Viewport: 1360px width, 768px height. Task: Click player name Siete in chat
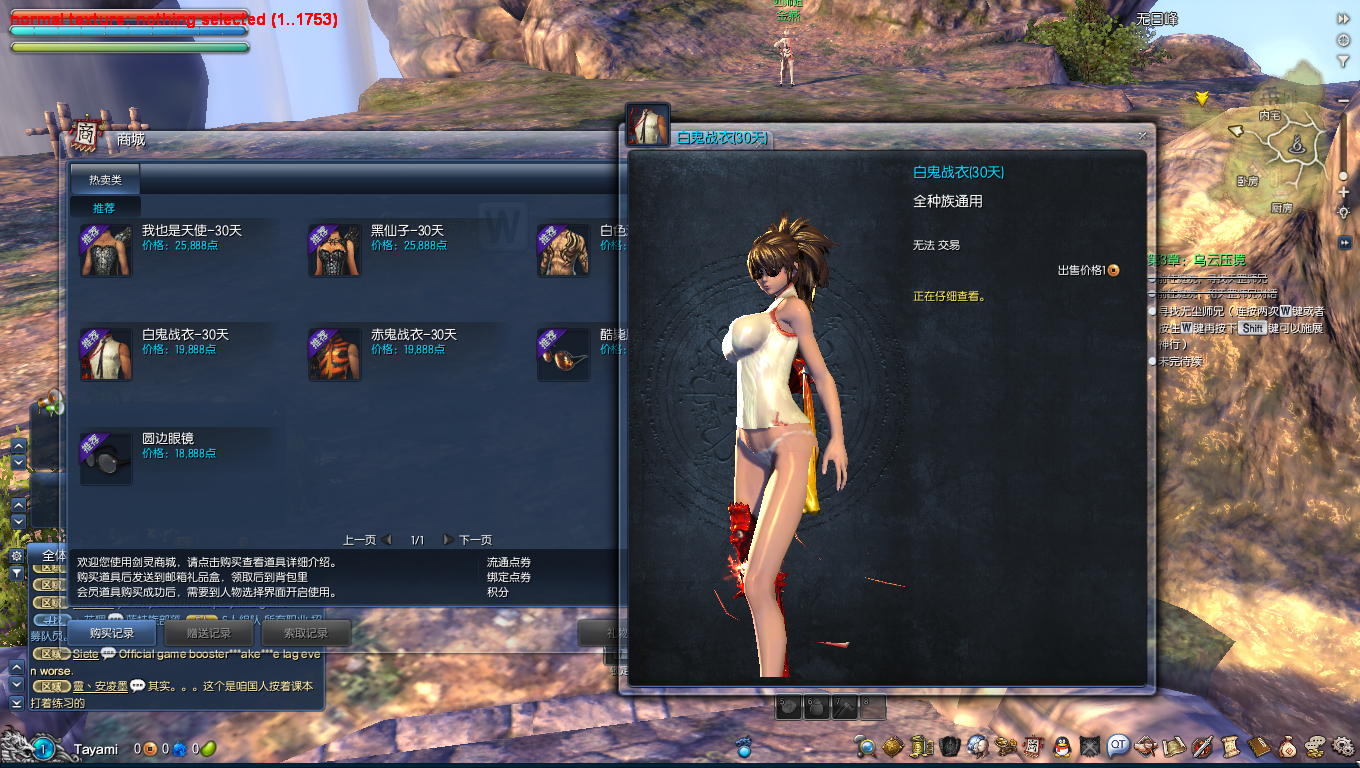click(85, 654)
